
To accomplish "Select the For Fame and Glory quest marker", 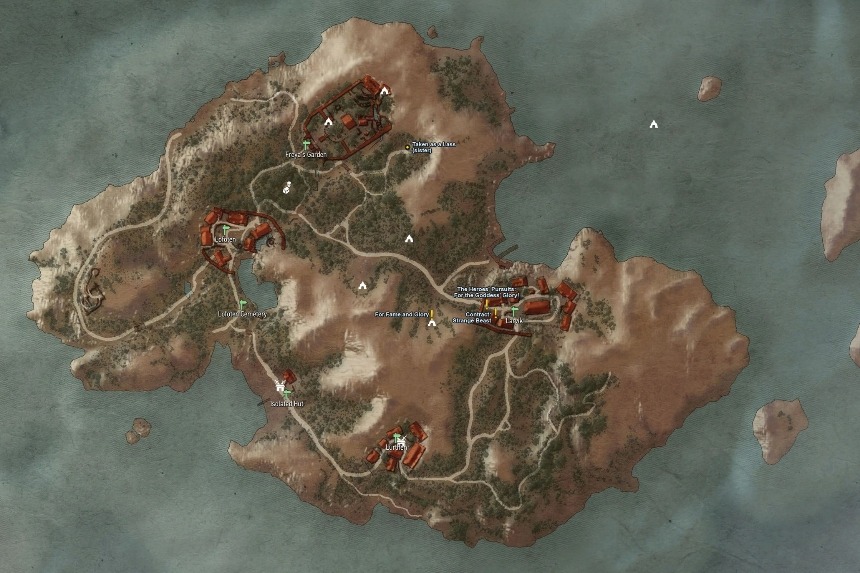I will pos(433,314).
